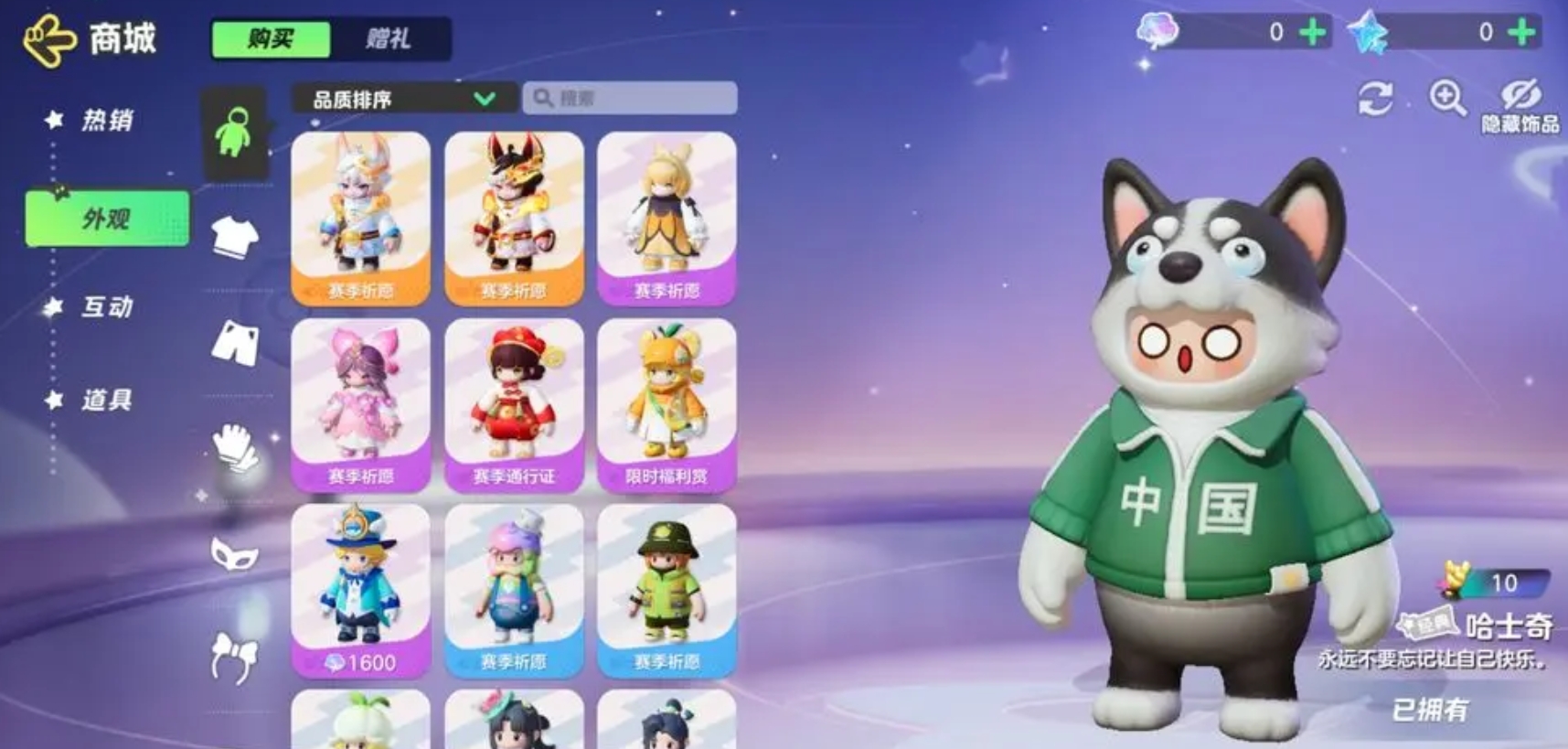Switch to the 赠礼 gift tab
Viewport: 1568px width, 749px height.
(x=389, y=39)
